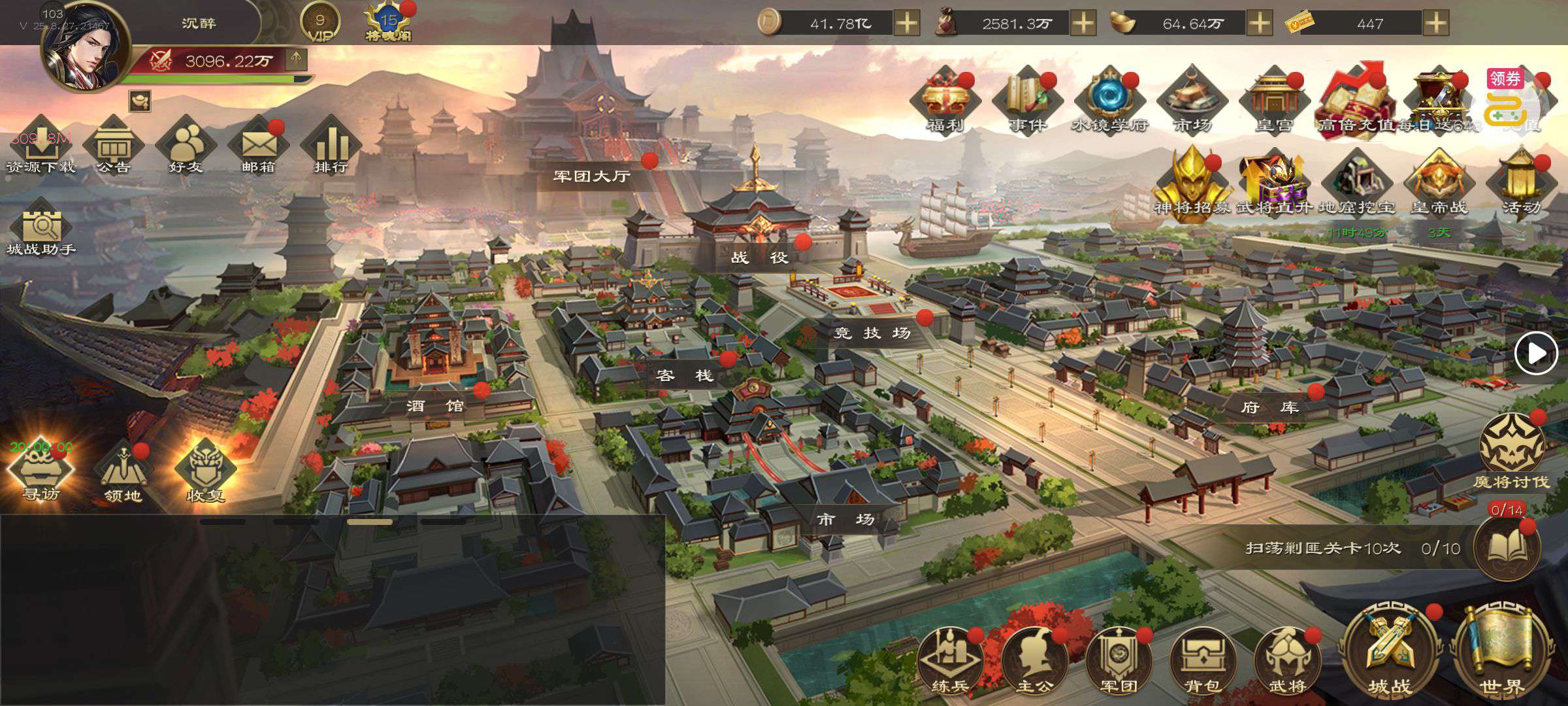Open 水镜学府 academy
The height and width of the screenshot is (706, 1568).
[1109, 103]
